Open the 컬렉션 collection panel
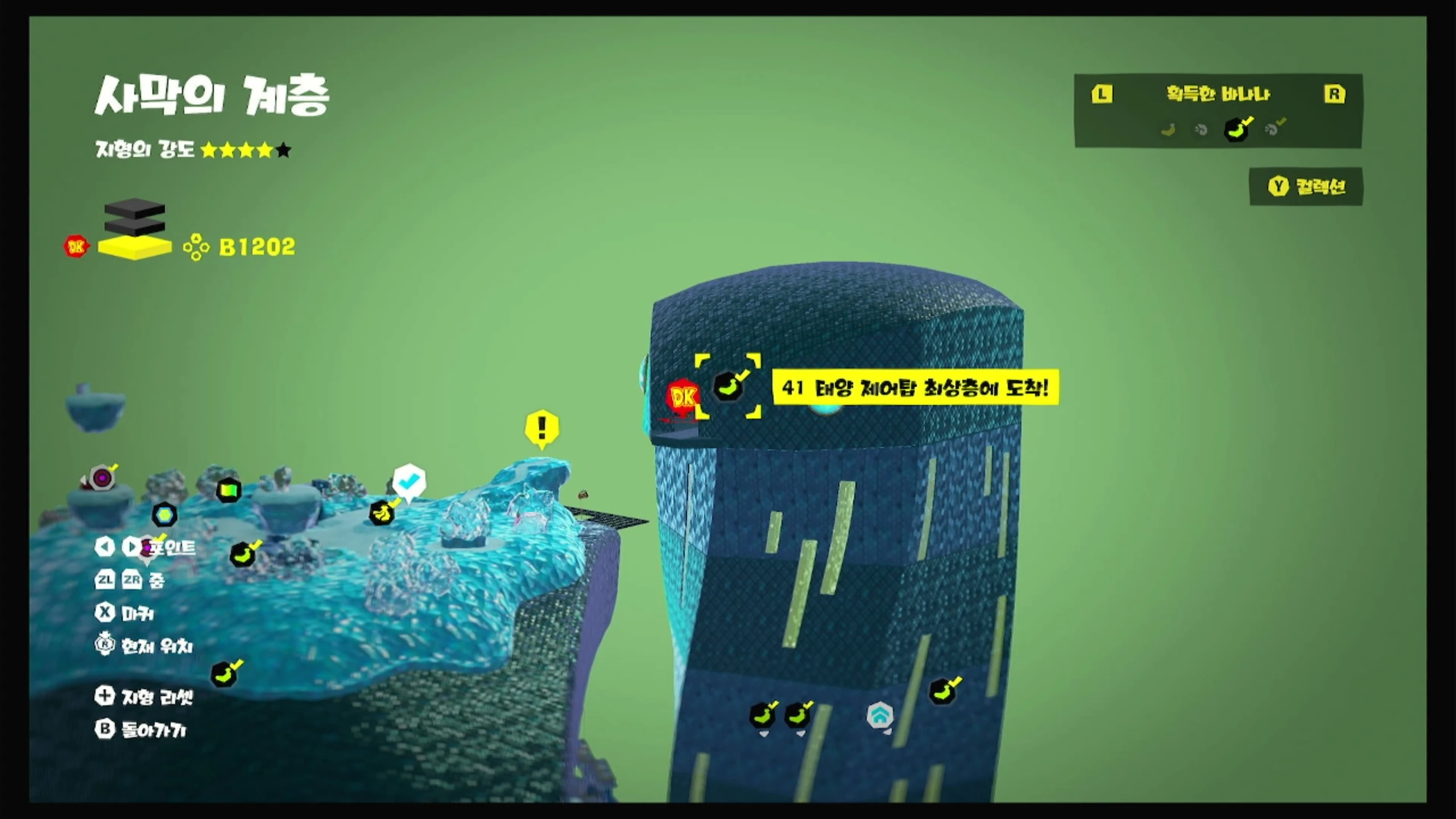 click(x=1306, y=187)
